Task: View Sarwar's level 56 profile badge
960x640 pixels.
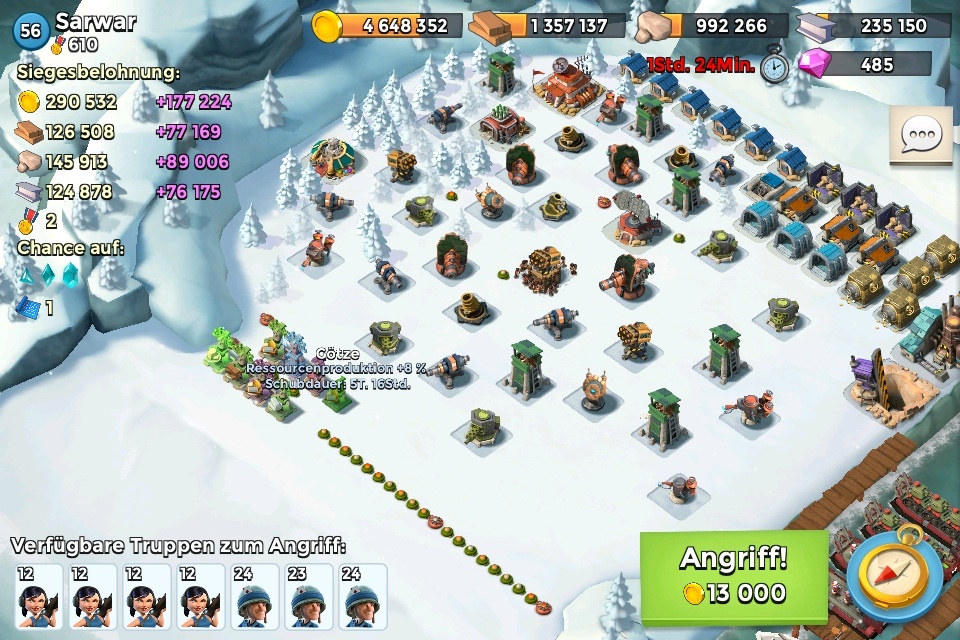Action: point(31,31)
